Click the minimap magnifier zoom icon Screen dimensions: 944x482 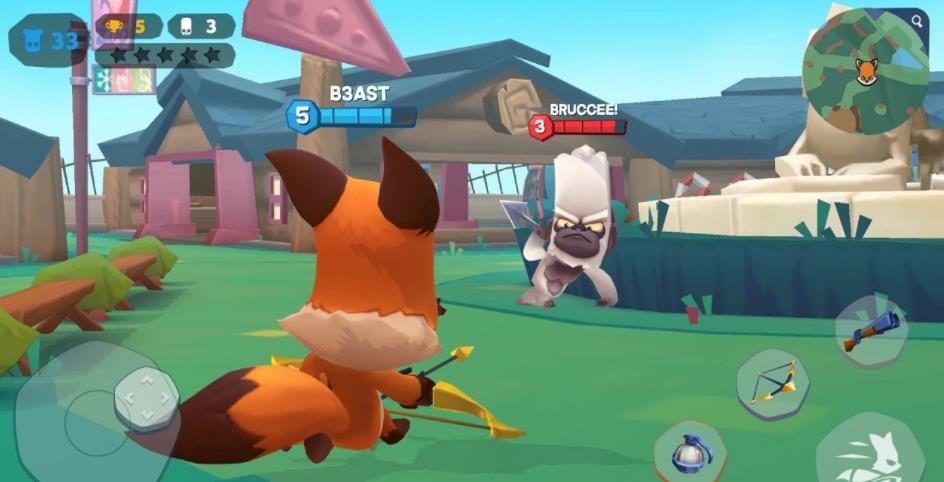(x=919, y=20)
